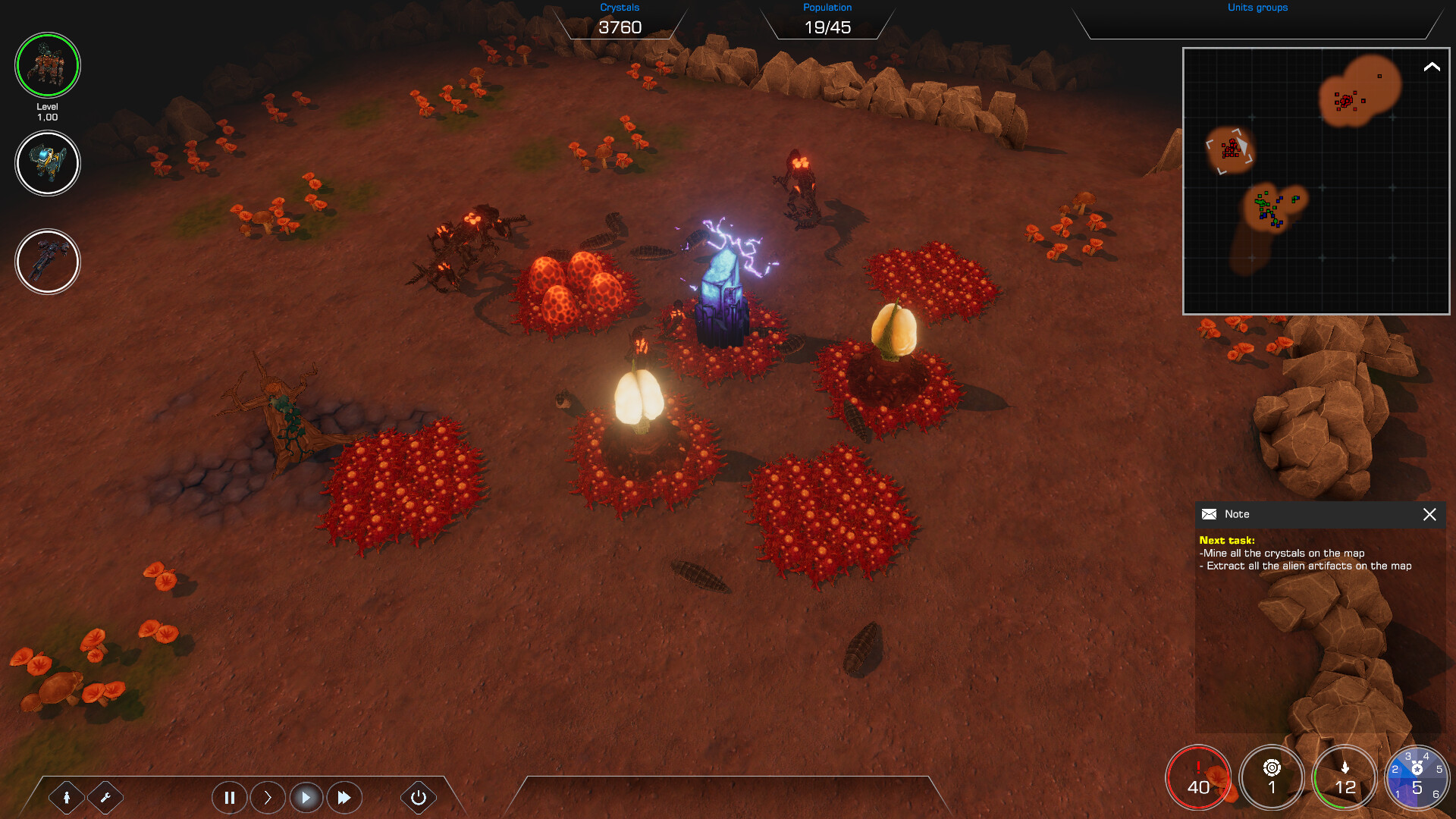
Task: Open the wrench settings tool
Action: coord(106,797)
